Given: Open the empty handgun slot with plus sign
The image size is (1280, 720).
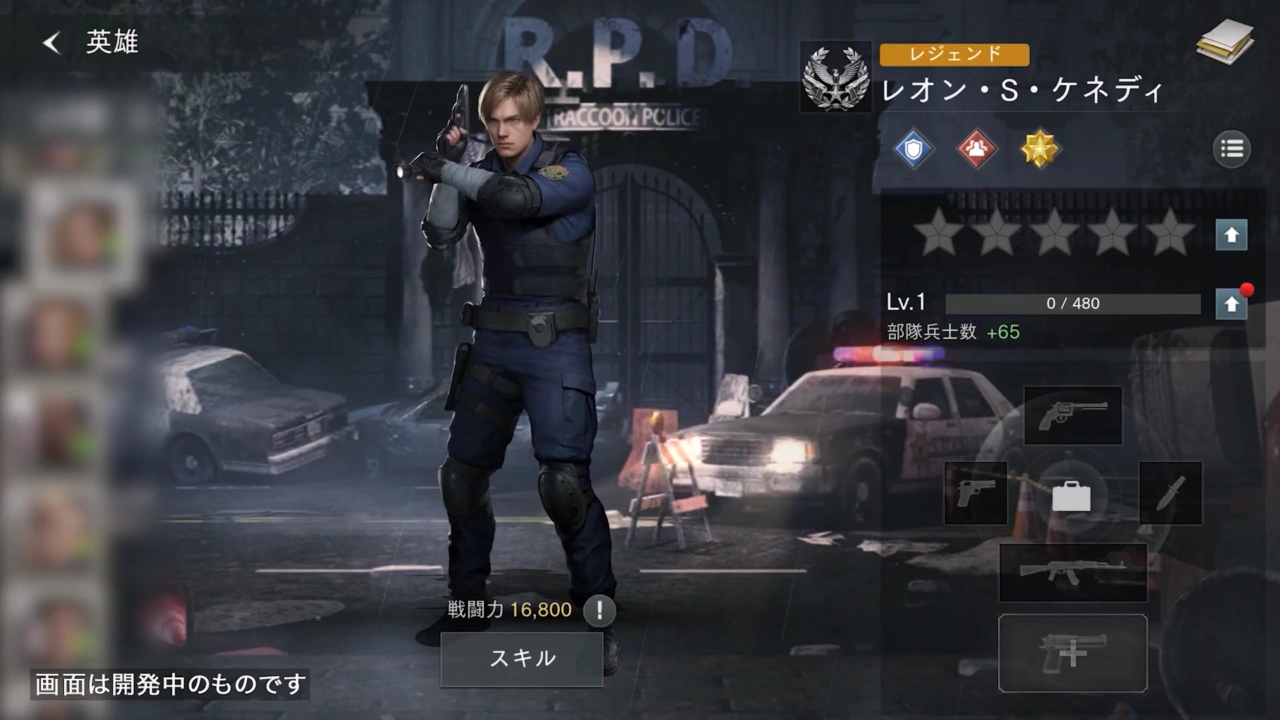Looking at the screenshot, I should pyautogui.click(x=1073, y=653).
